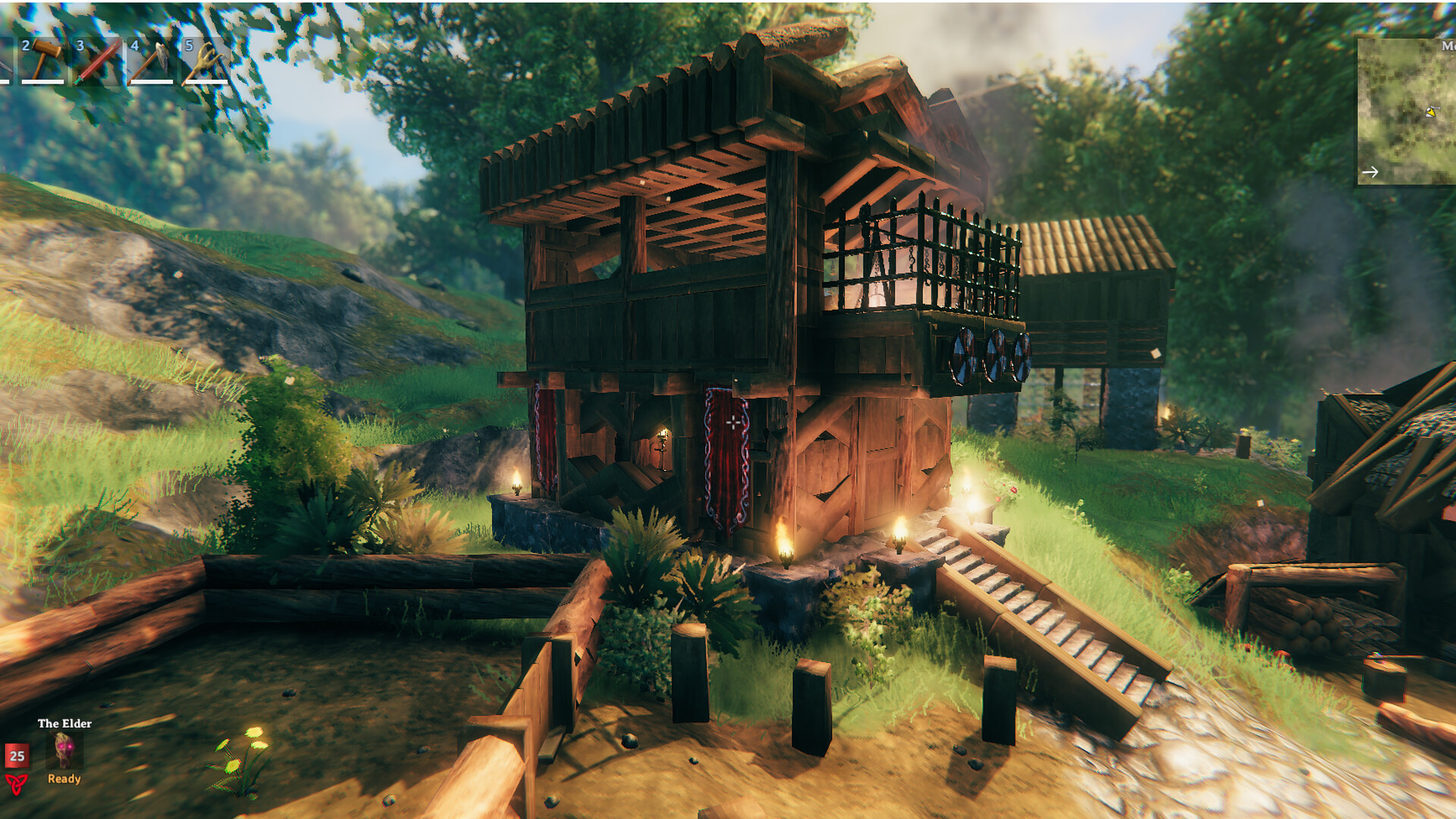
Task: Click the slot number 2 on the hotbar
Action: 25,45
